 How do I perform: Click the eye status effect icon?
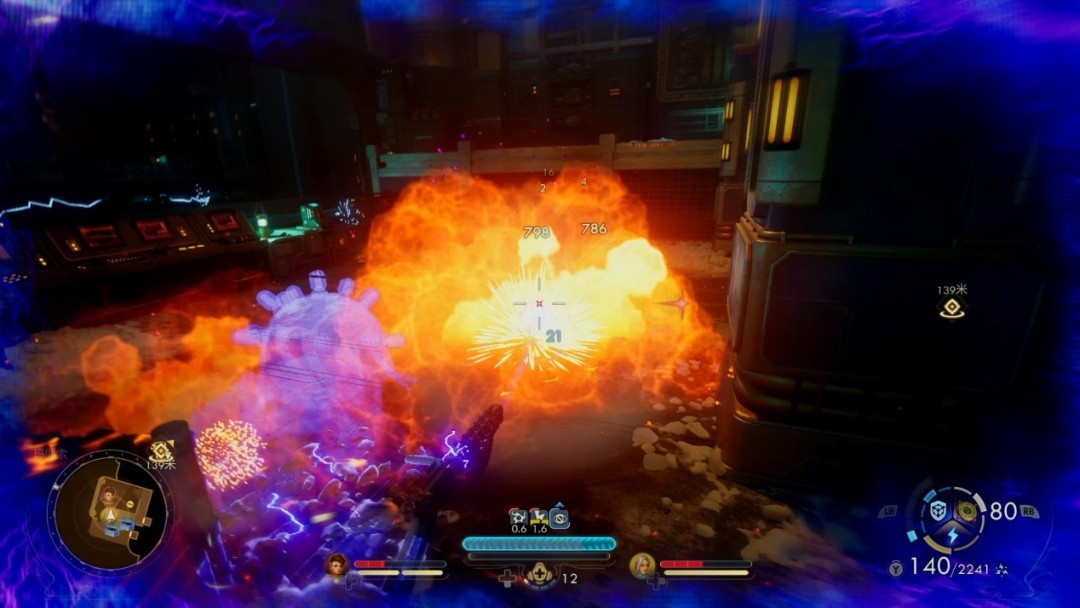[560, 518]
